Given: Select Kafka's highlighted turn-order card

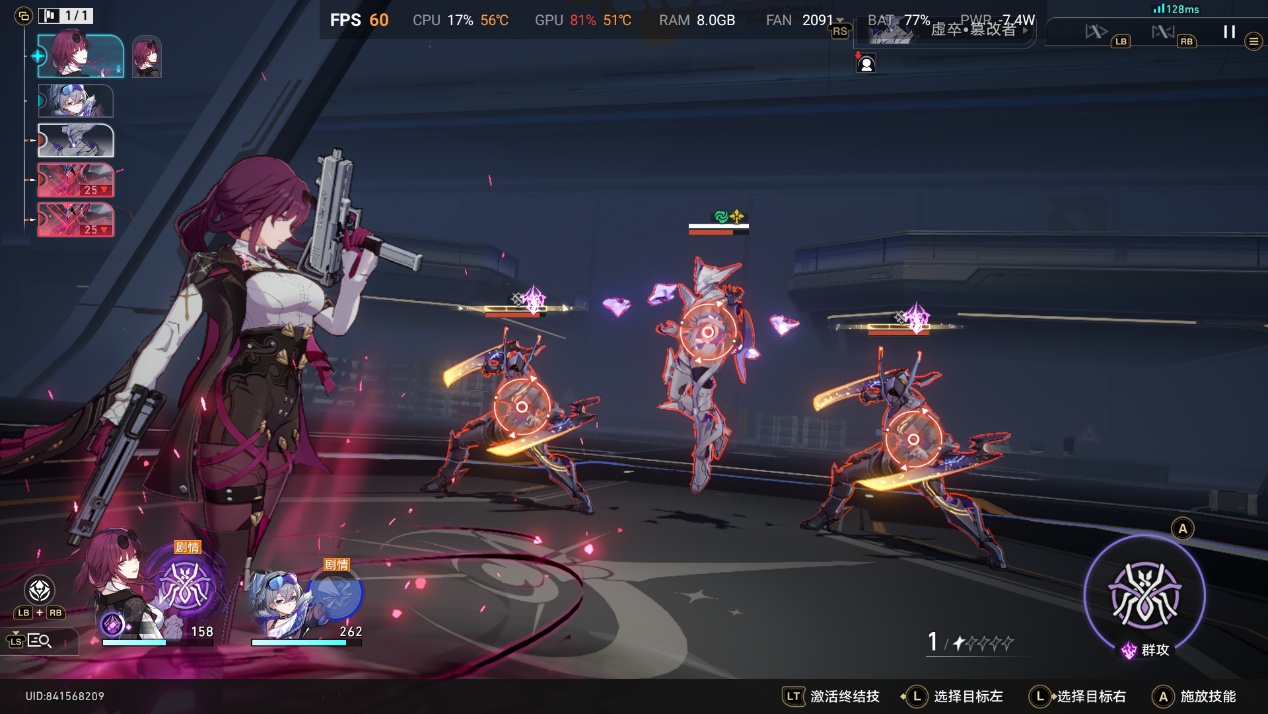Looking at the screenshot, I should 81,56.
